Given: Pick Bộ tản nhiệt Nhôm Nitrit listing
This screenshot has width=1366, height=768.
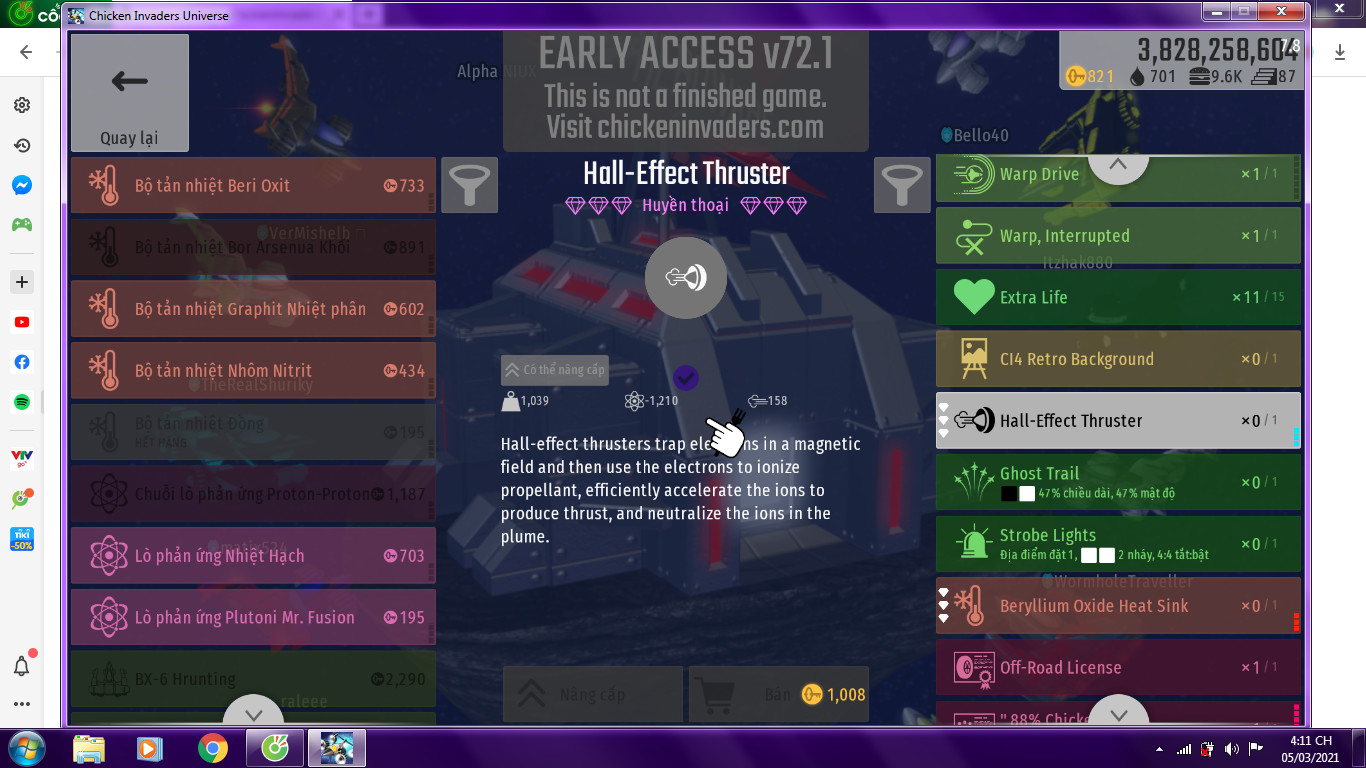Looking at the screenshot, I should 253,371.
